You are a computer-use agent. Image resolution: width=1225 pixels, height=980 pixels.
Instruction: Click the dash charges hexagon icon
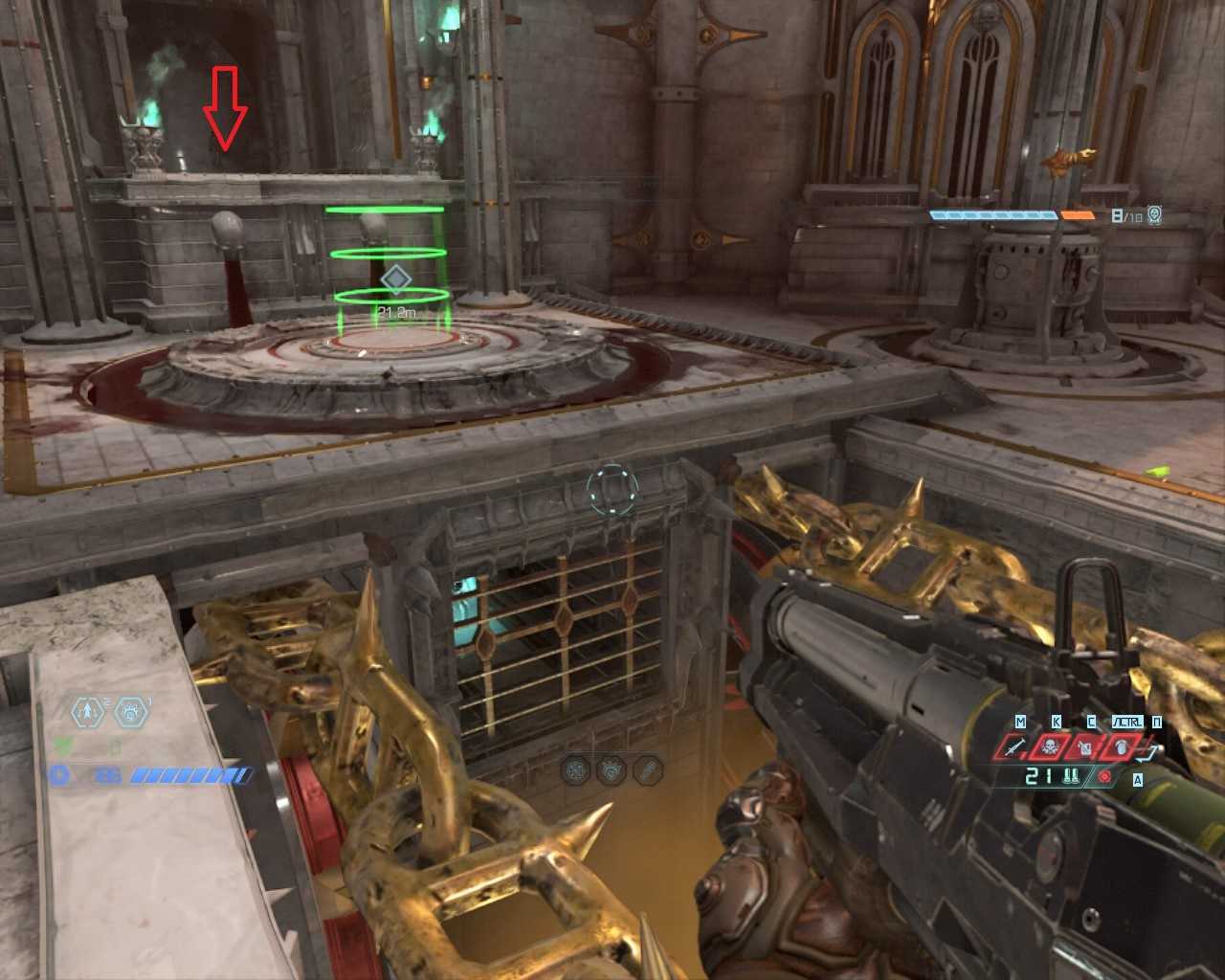pos(88,712)
